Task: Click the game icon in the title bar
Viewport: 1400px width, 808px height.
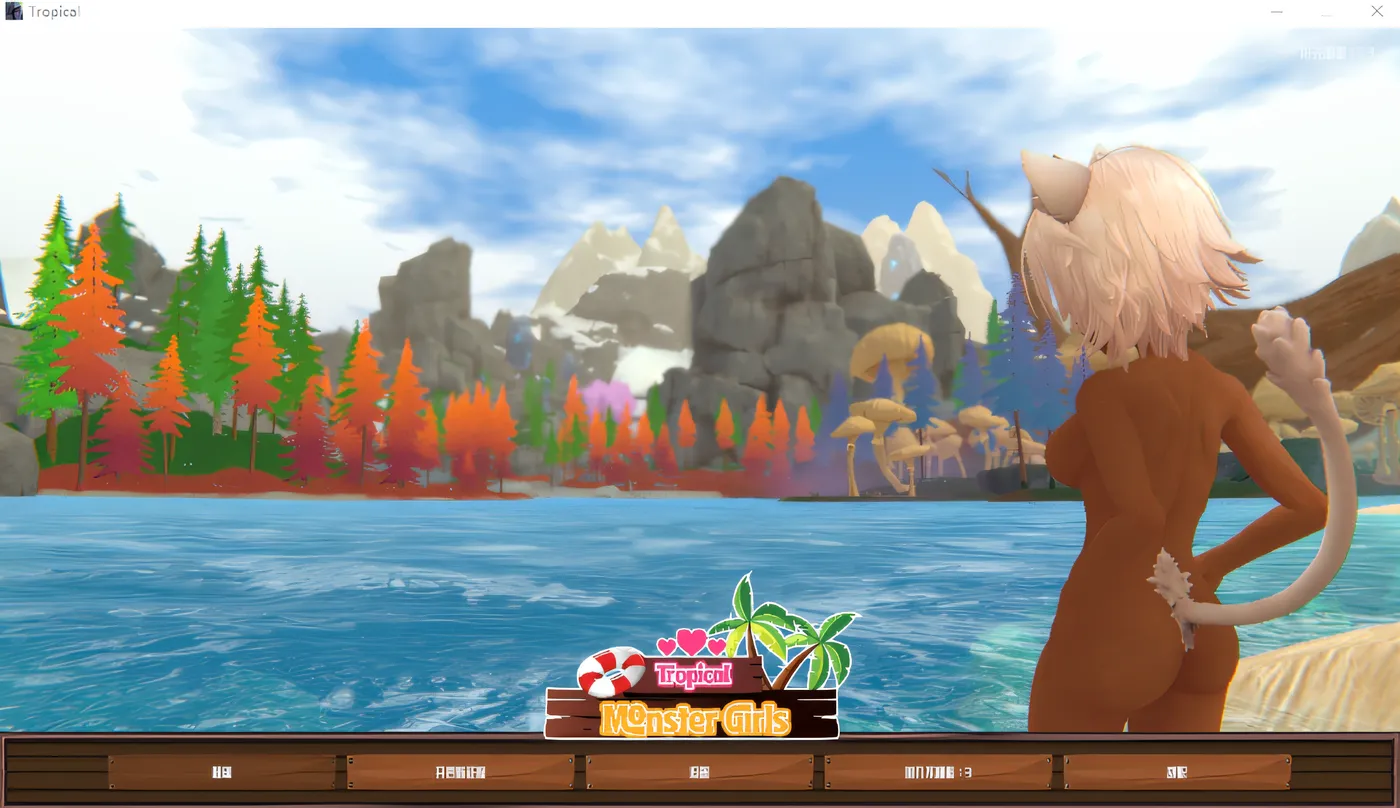Action: (x=13, y=10)
